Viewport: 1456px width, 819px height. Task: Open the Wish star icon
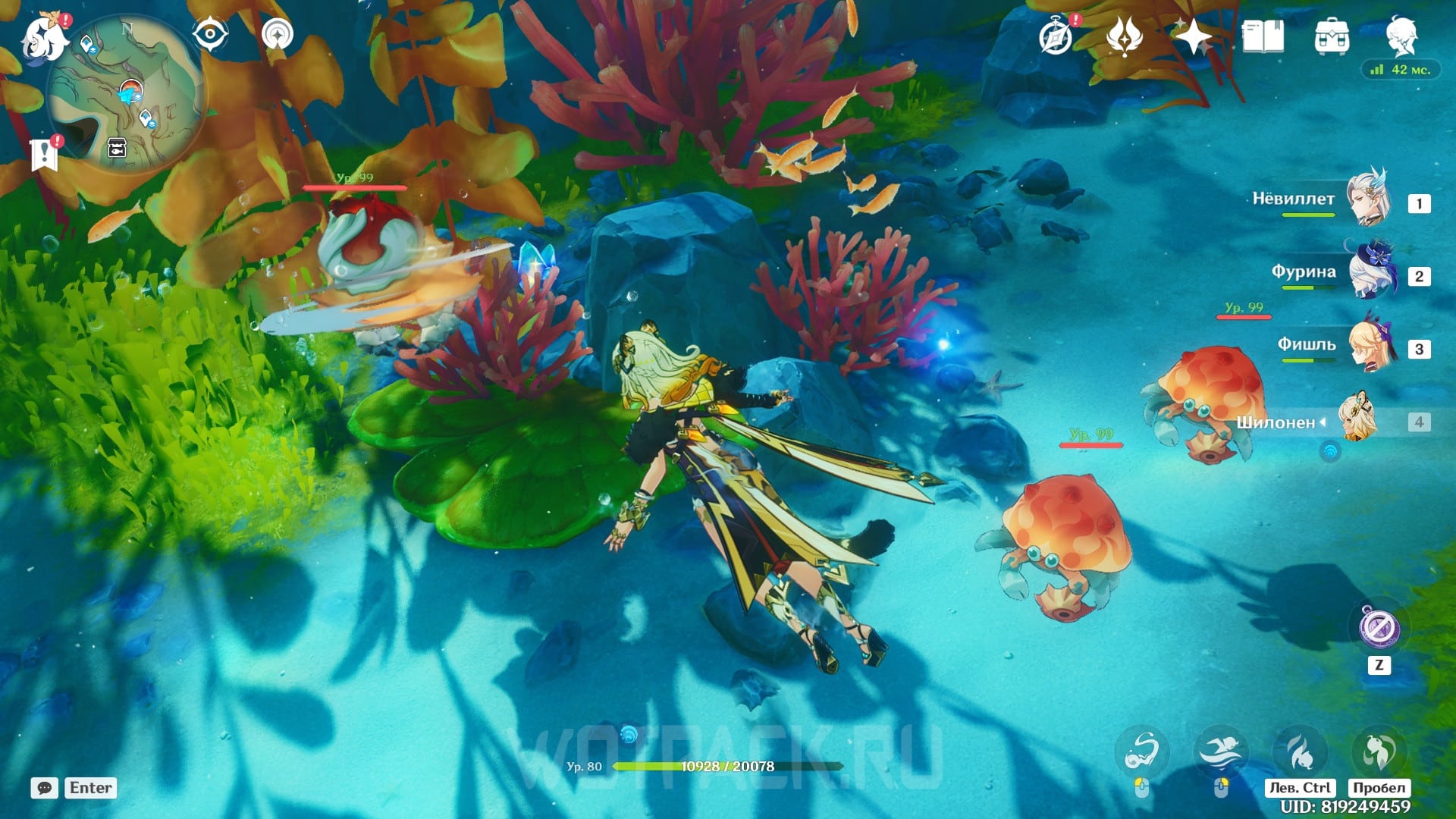(x=1194, y=36)
